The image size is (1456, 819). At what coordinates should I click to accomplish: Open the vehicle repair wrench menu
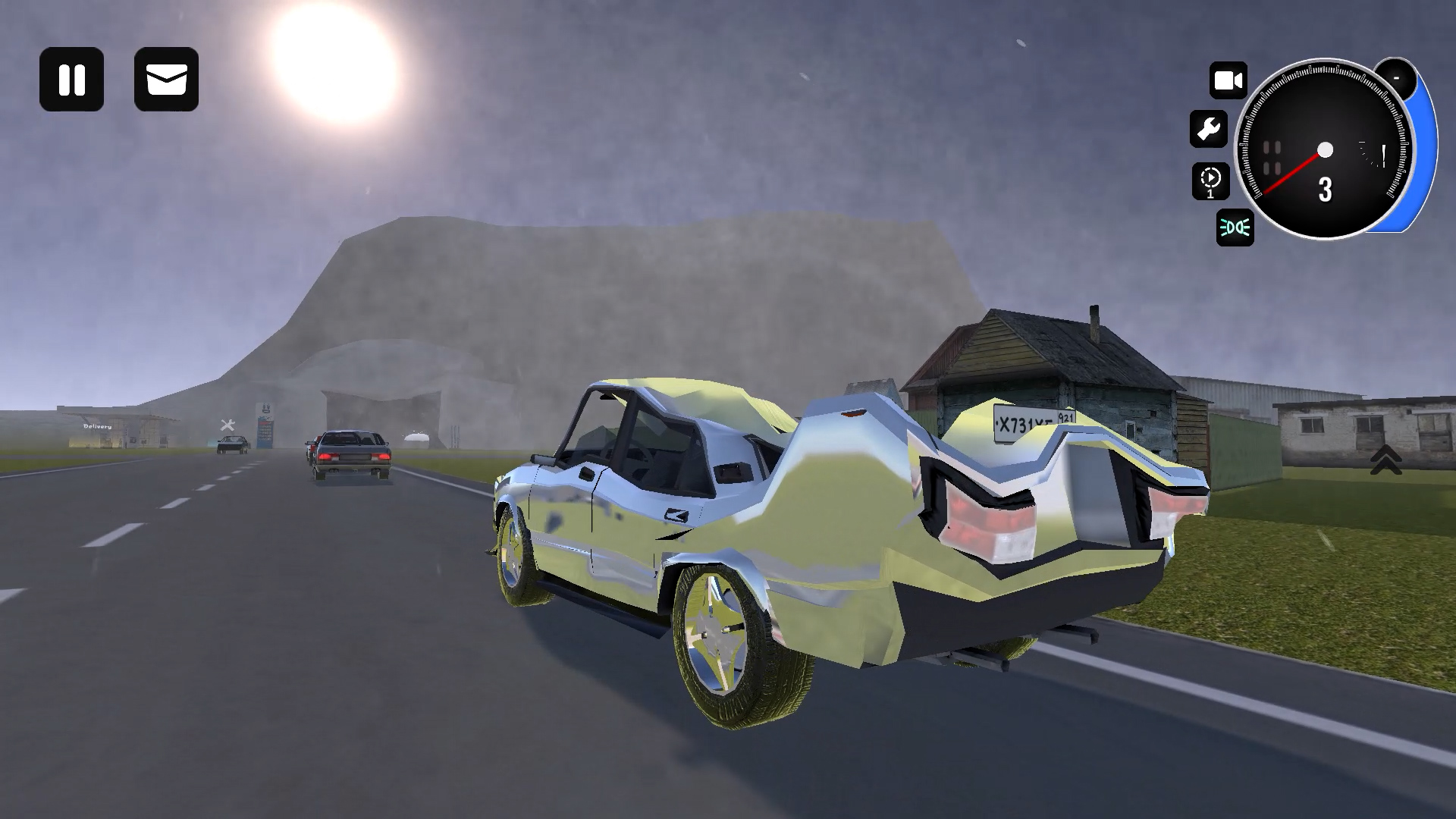click(1209, 129)
